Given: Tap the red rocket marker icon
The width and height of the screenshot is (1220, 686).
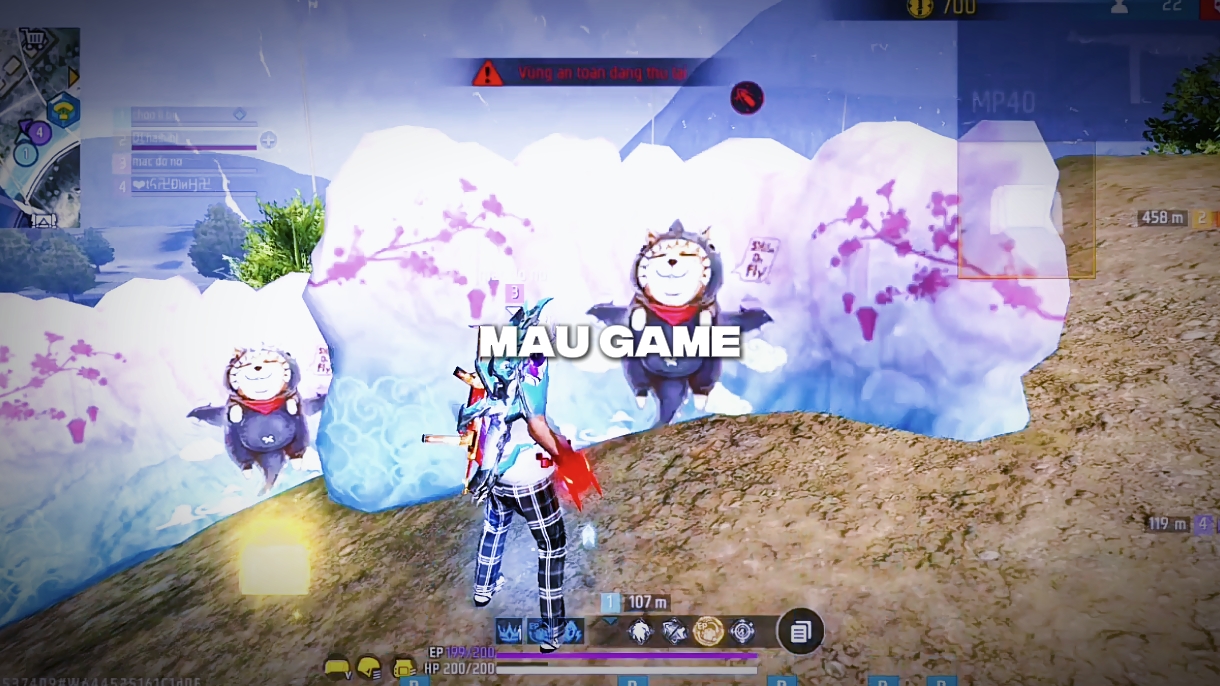Looking at the screenshot, I should [x=747, y=97].
